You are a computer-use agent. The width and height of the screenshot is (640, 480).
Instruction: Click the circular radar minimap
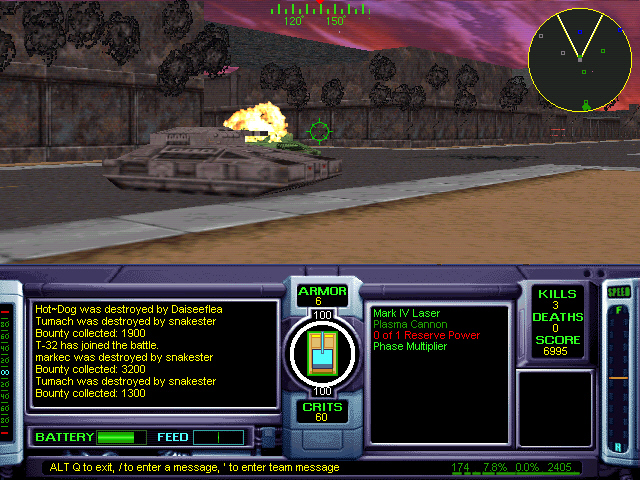582,59
